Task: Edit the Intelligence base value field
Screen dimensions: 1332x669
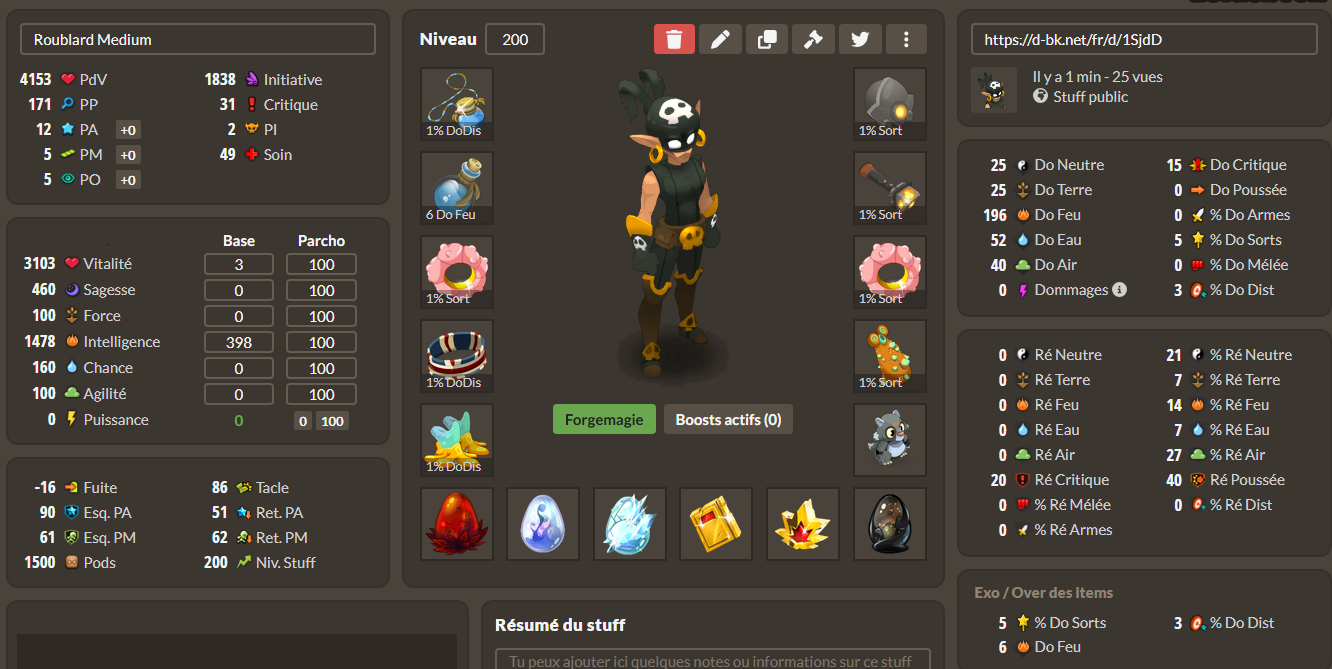Action: (239, 342)
